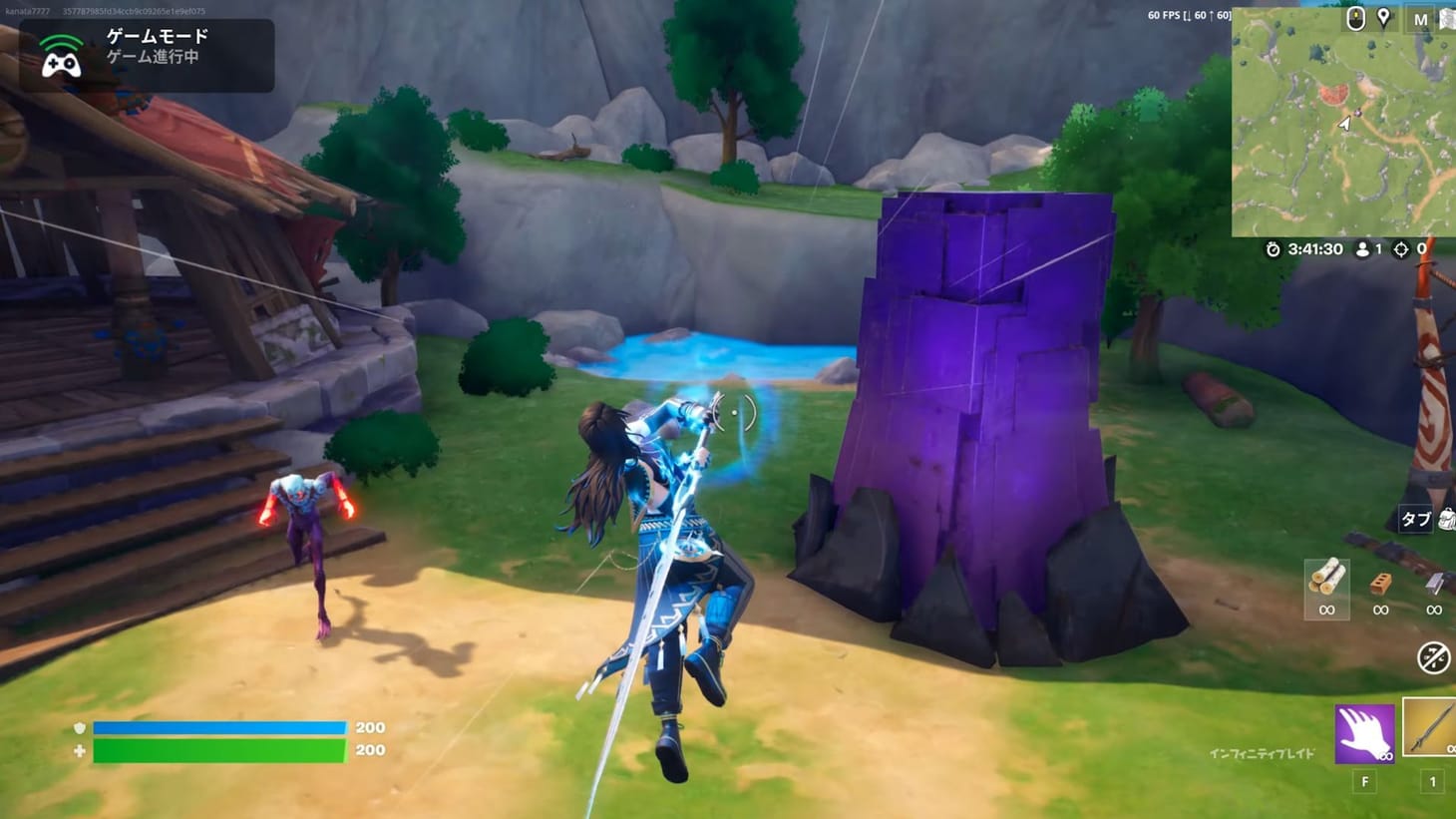Select the metal material slot

1434,584
